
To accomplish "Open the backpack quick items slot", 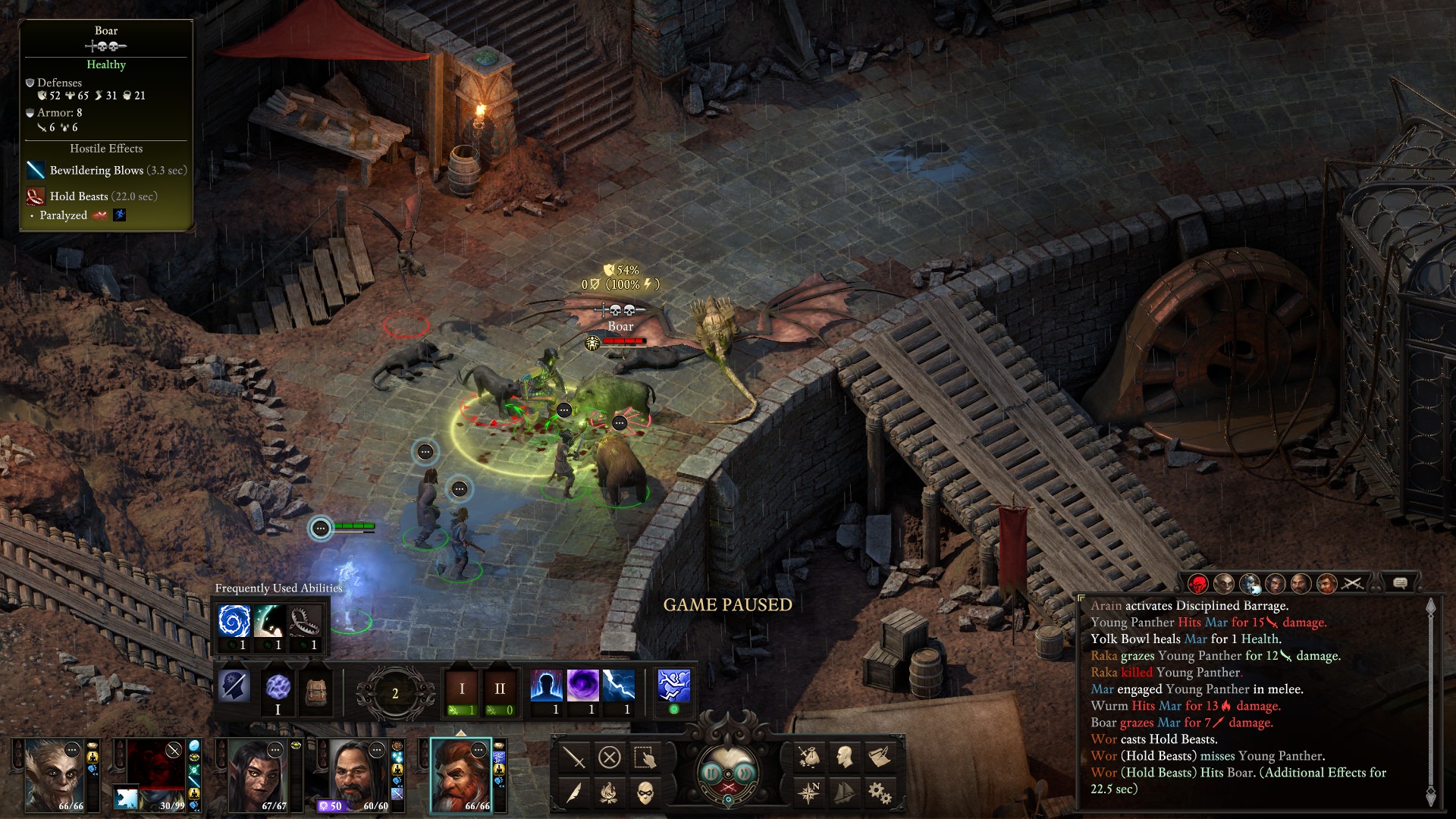I will point(315,690).
